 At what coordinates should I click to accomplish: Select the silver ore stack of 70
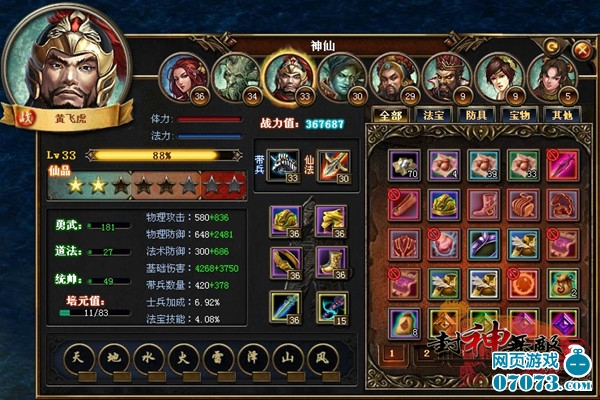[x=404, y=166]
